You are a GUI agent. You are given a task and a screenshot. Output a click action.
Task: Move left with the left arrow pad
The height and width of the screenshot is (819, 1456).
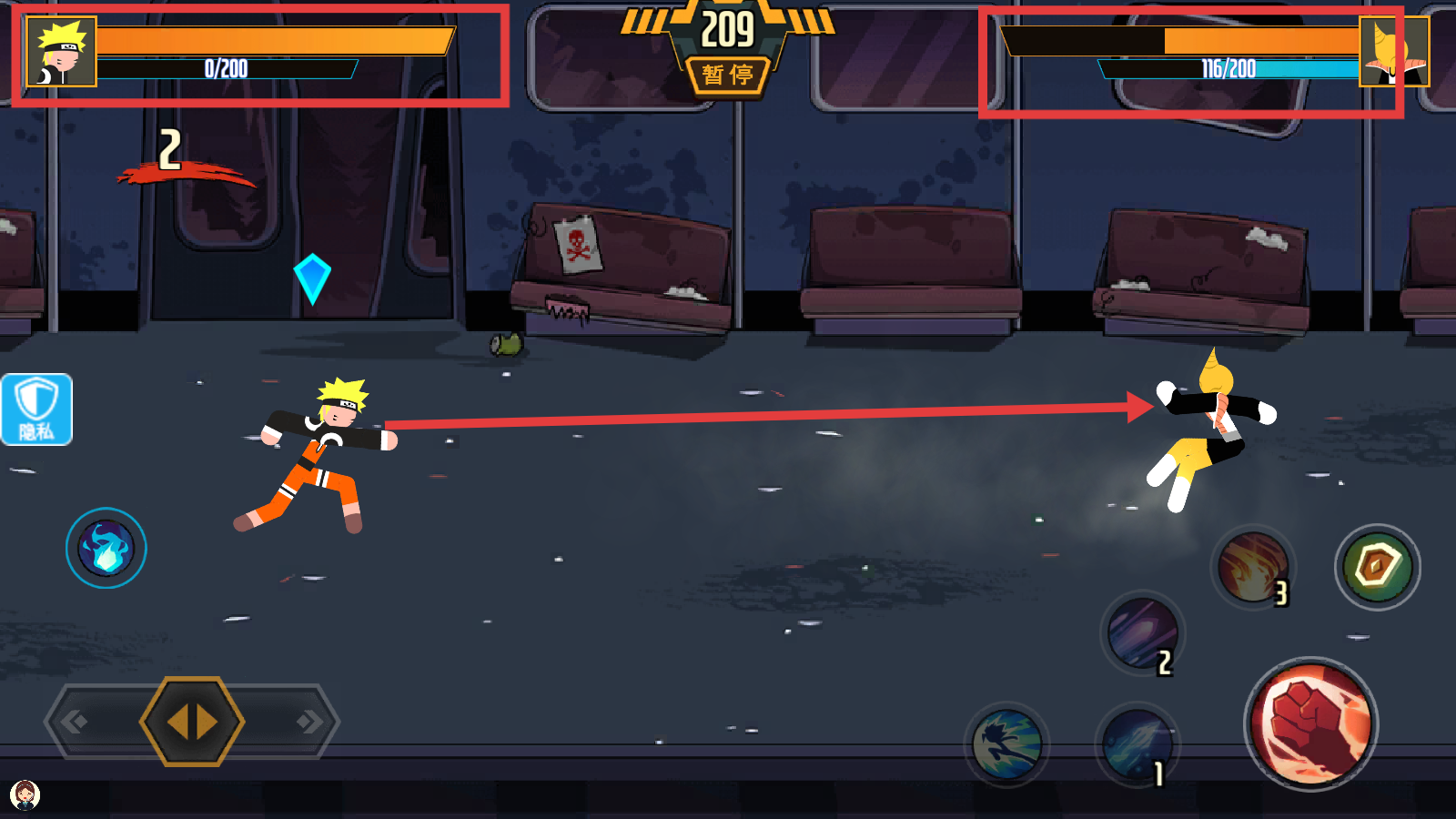tap(76, 723)
